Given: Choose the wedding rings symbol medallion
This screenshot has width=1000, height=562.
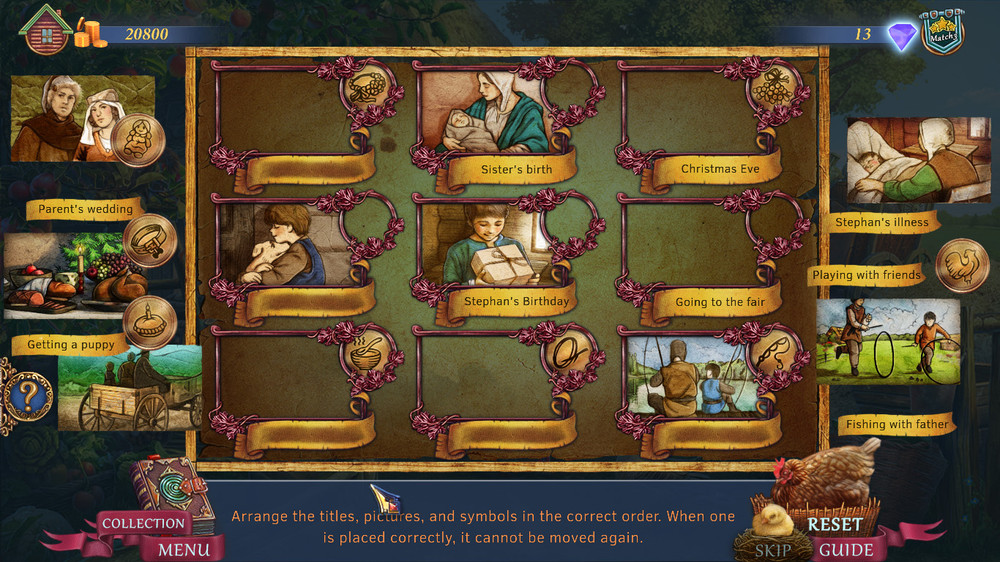Looking at the screenshot, I should 150,241.
